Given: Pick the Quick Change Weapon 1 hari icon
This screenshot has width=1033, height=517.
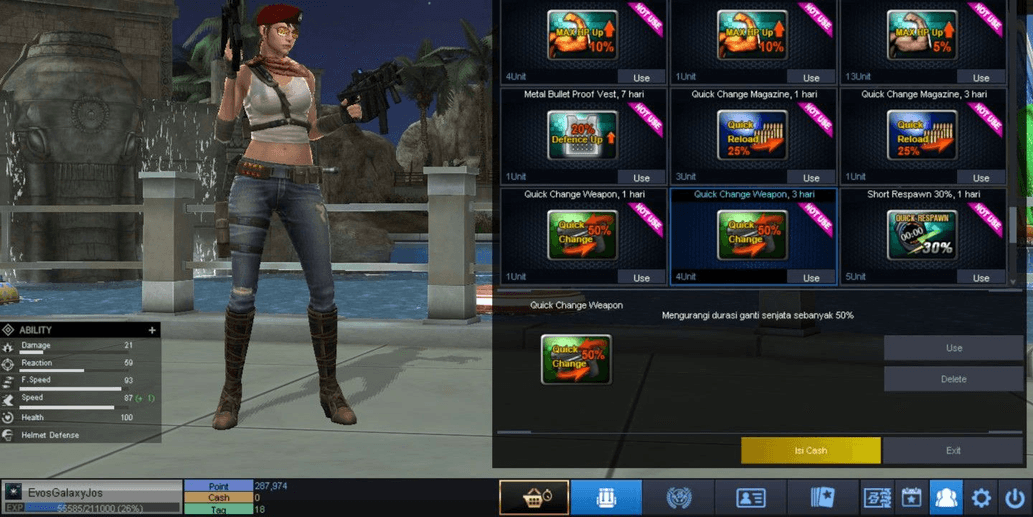Looking at the screenshot, I should [x=582, y=236].
